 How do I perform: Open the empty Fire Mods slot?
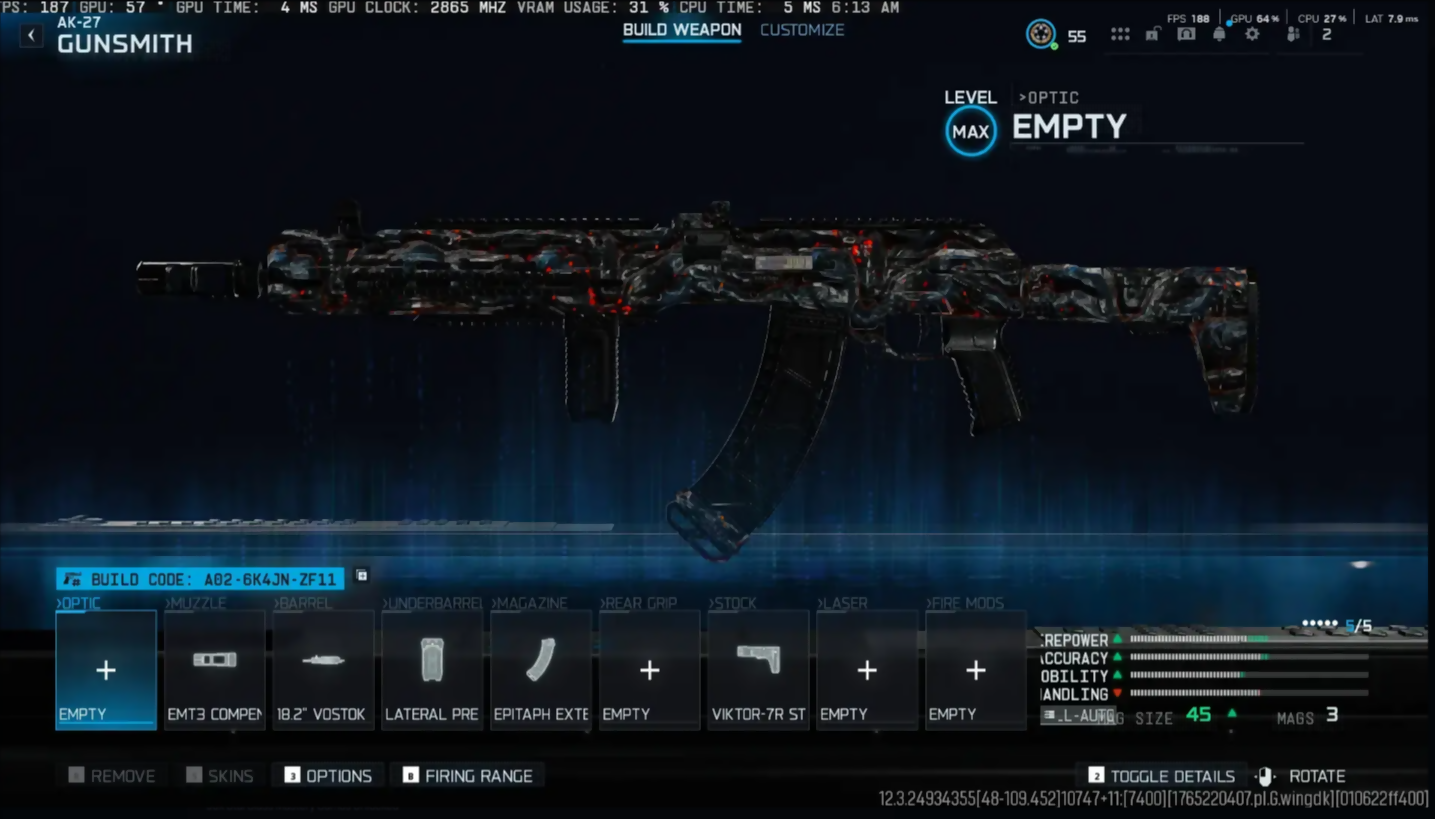click(975, 670)
